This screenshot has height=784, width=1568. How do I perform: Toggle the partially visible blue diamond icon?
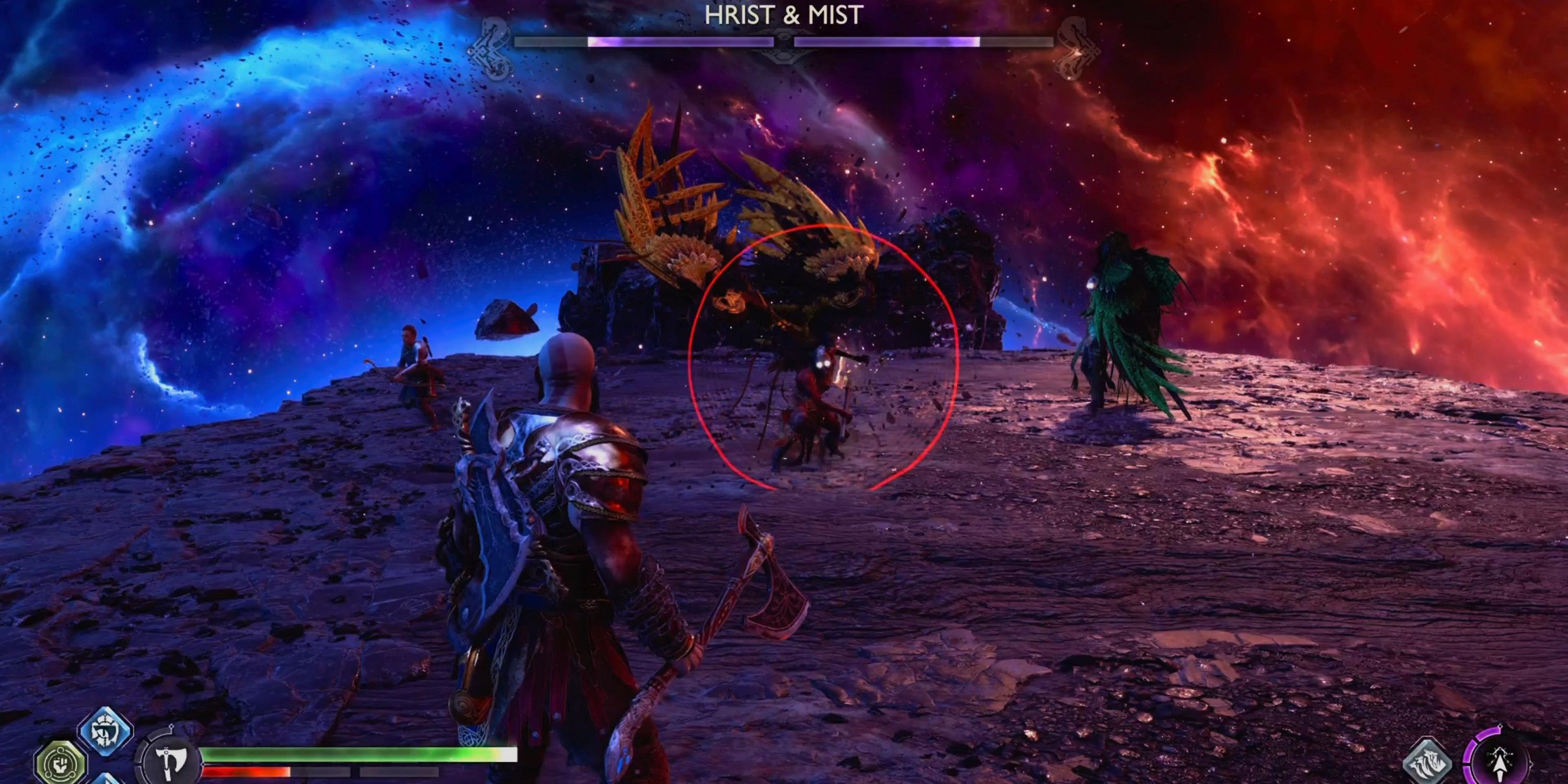click(107, 781)
